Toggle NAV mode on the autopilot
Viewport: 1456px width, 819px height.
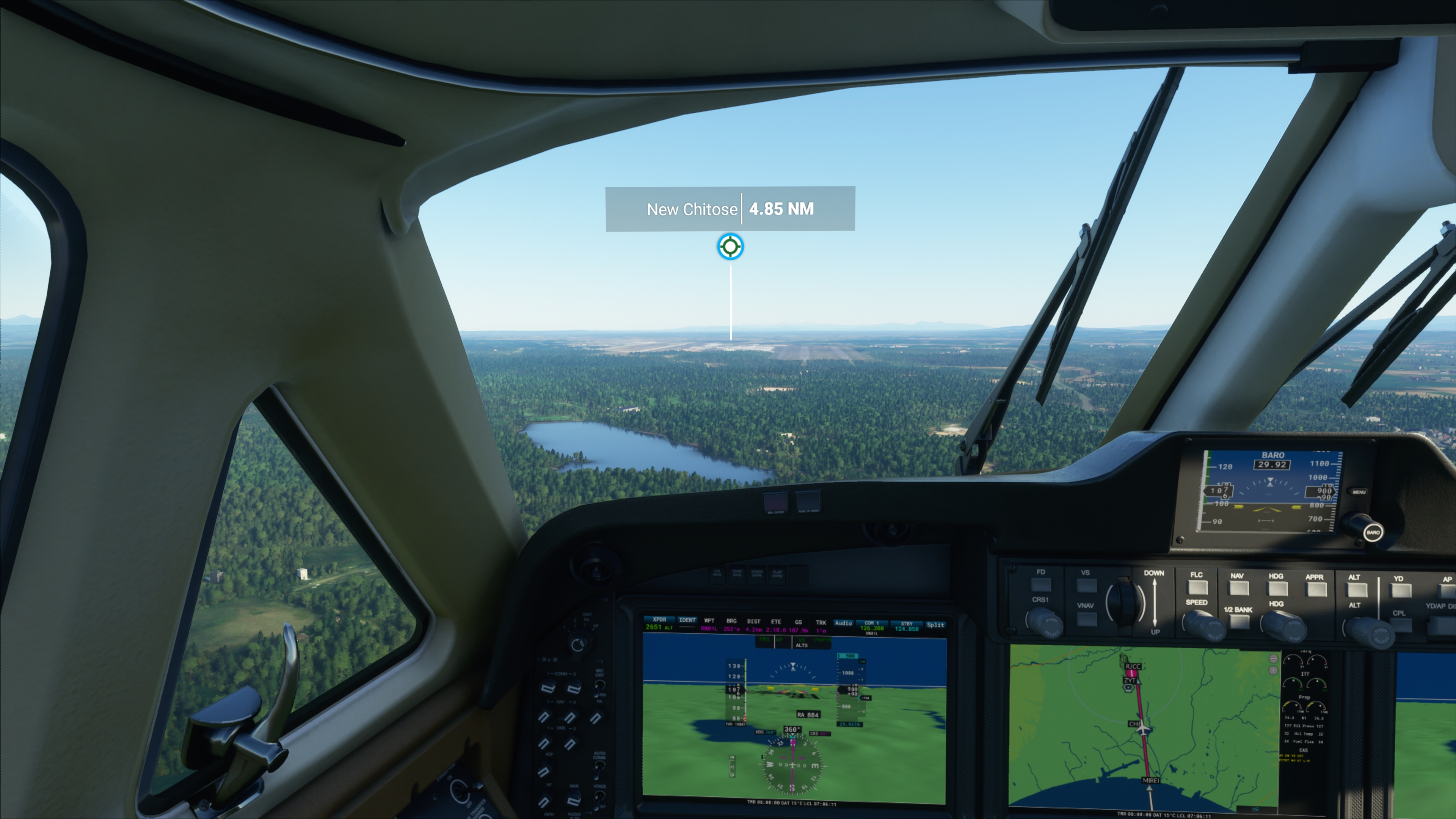pos(1239,588)
